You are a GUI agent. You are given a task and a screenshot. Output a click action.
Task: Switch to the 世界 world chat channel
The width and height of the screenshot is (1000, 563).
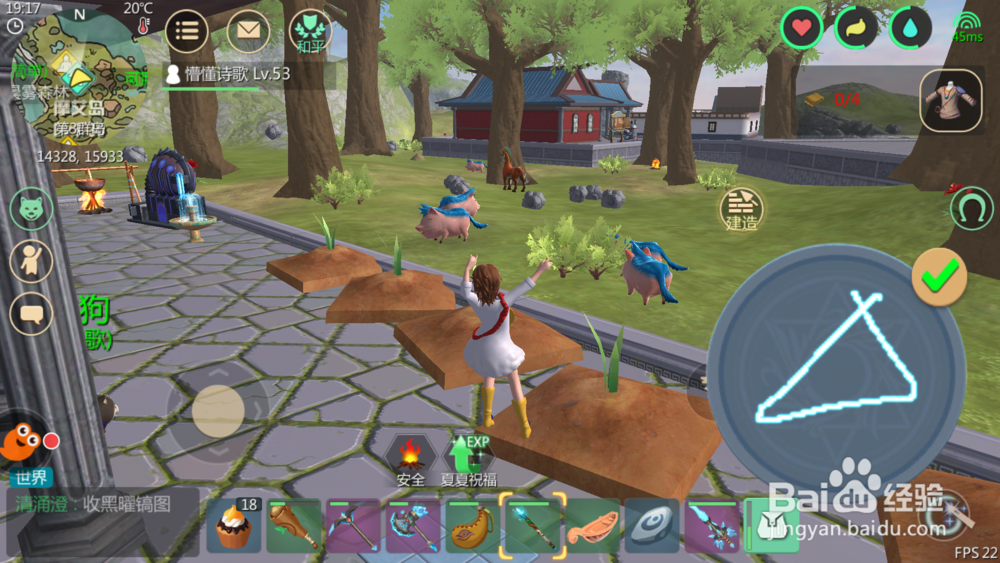click(x=27, y=478)
